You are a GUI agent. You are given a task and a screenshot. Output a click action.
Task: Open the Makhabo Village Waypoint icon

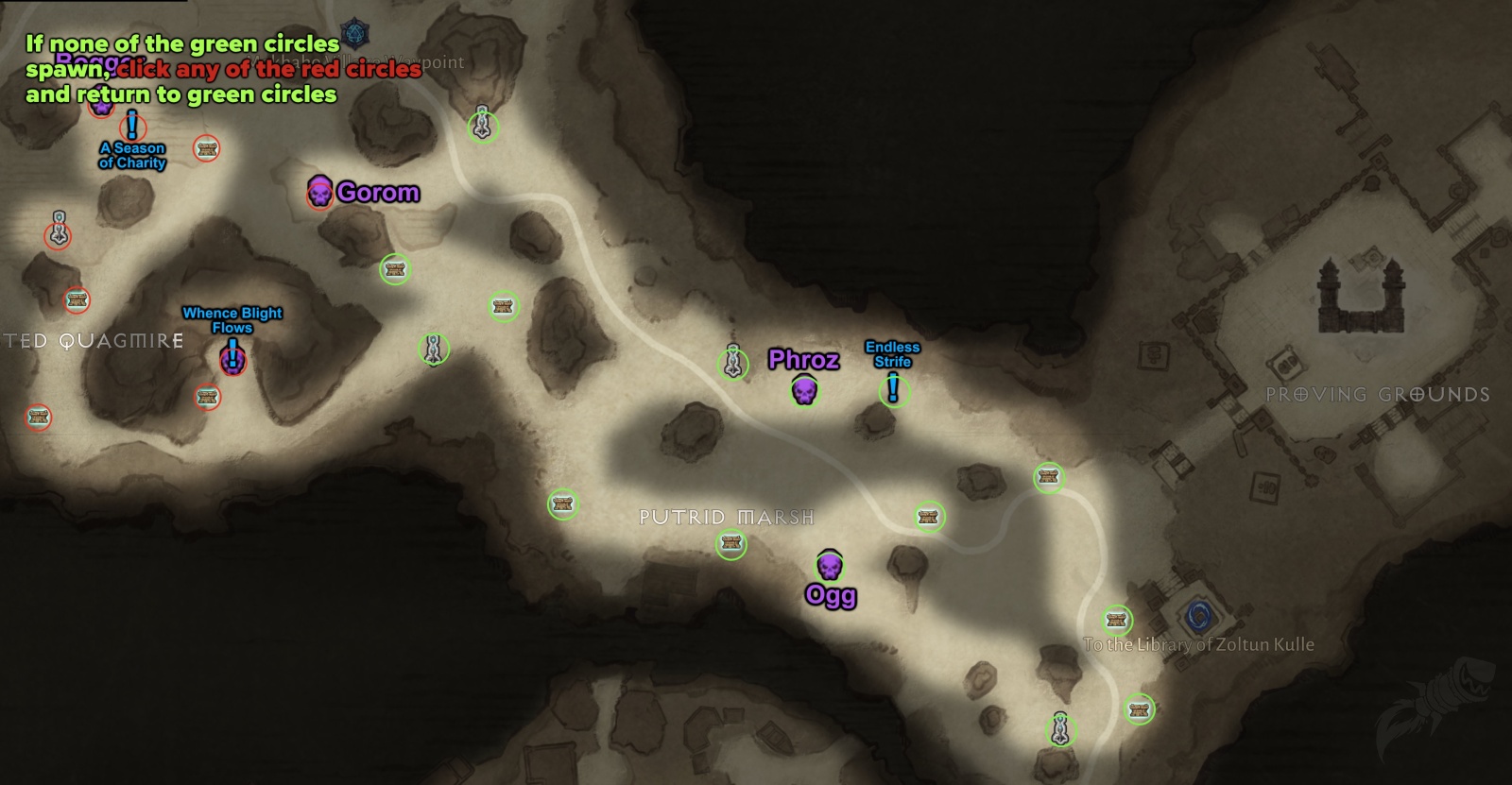(x=353, y=30)
